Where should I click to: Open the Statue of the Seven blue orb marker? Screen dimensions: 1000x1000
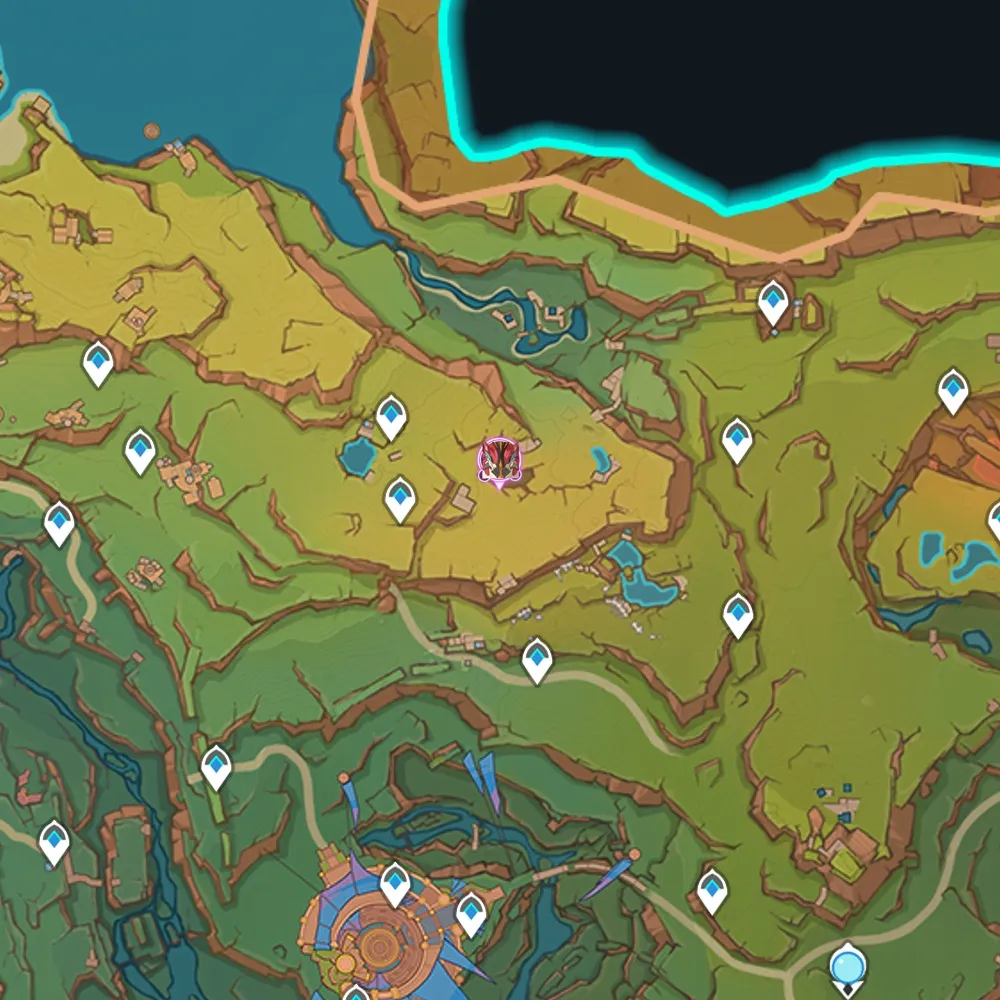pyautogui.click(x=848, y=968)
